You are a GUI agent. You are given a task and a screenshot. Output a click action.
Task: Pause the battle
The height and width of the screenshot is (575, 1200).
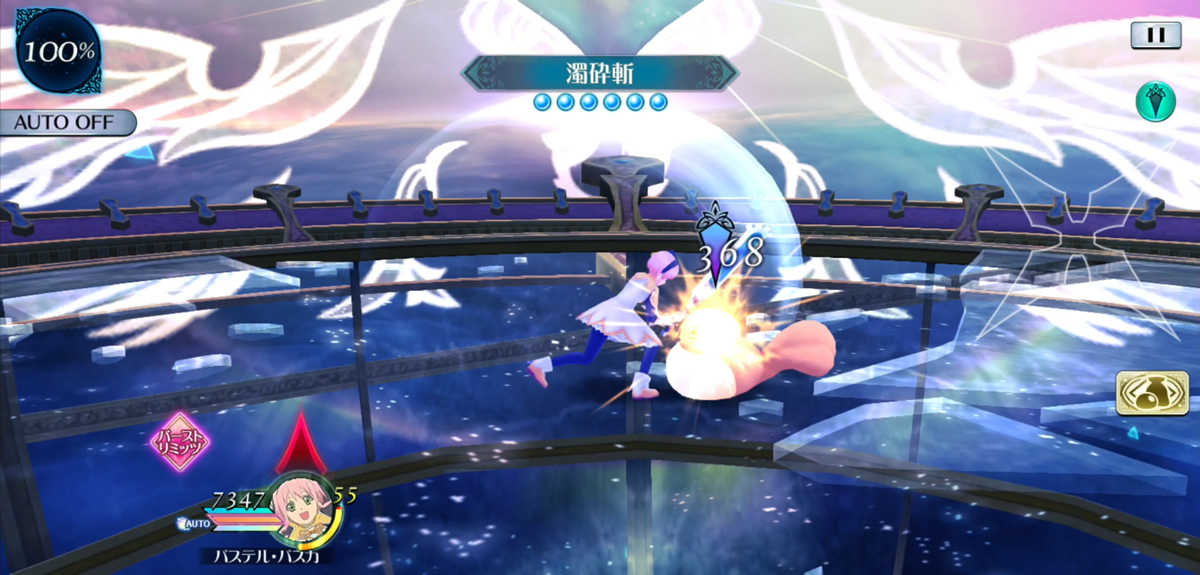[1155, 35]
